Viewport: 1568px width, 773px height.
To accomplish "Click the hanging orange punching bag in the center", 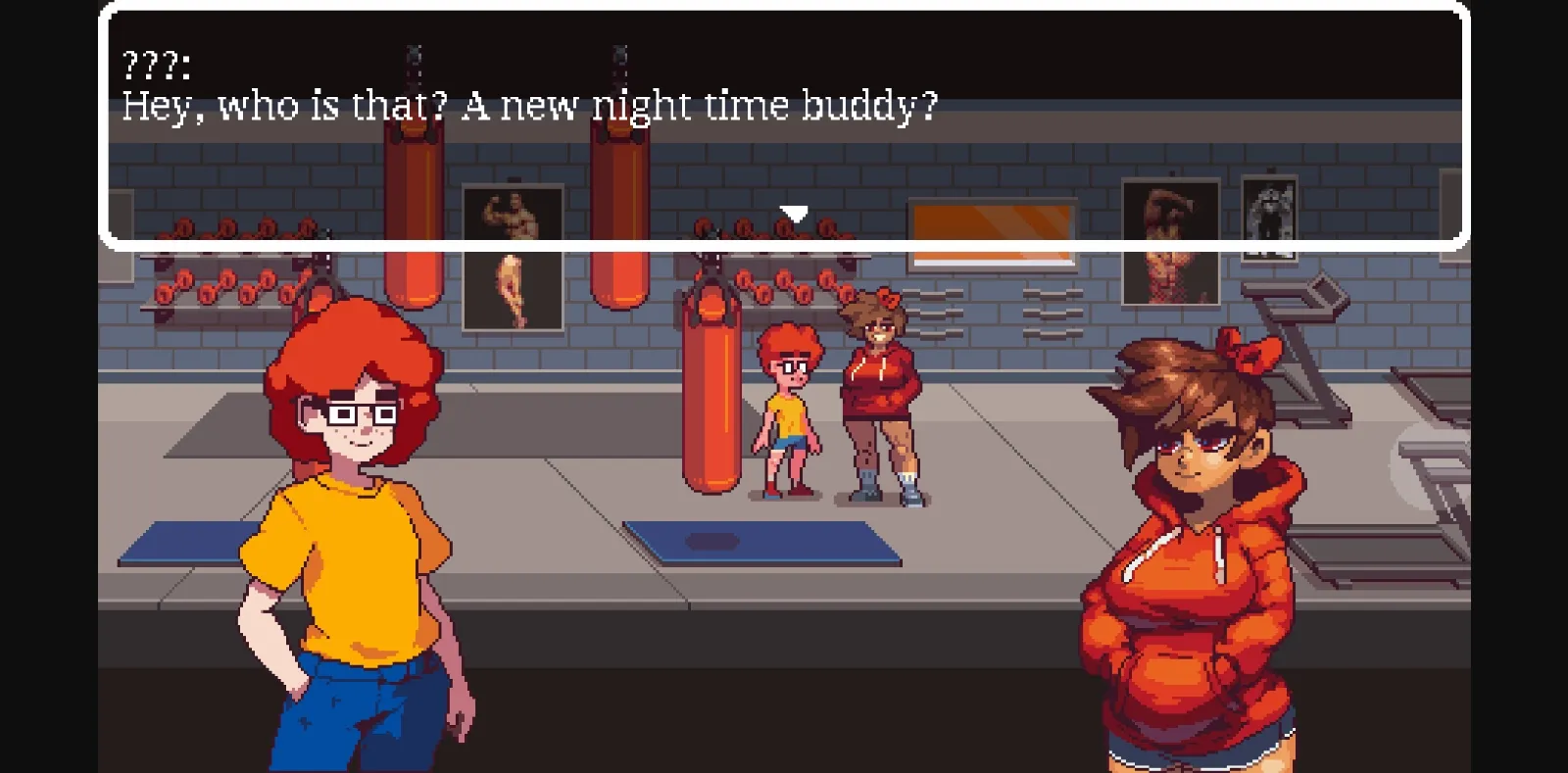I will [708, 382].
